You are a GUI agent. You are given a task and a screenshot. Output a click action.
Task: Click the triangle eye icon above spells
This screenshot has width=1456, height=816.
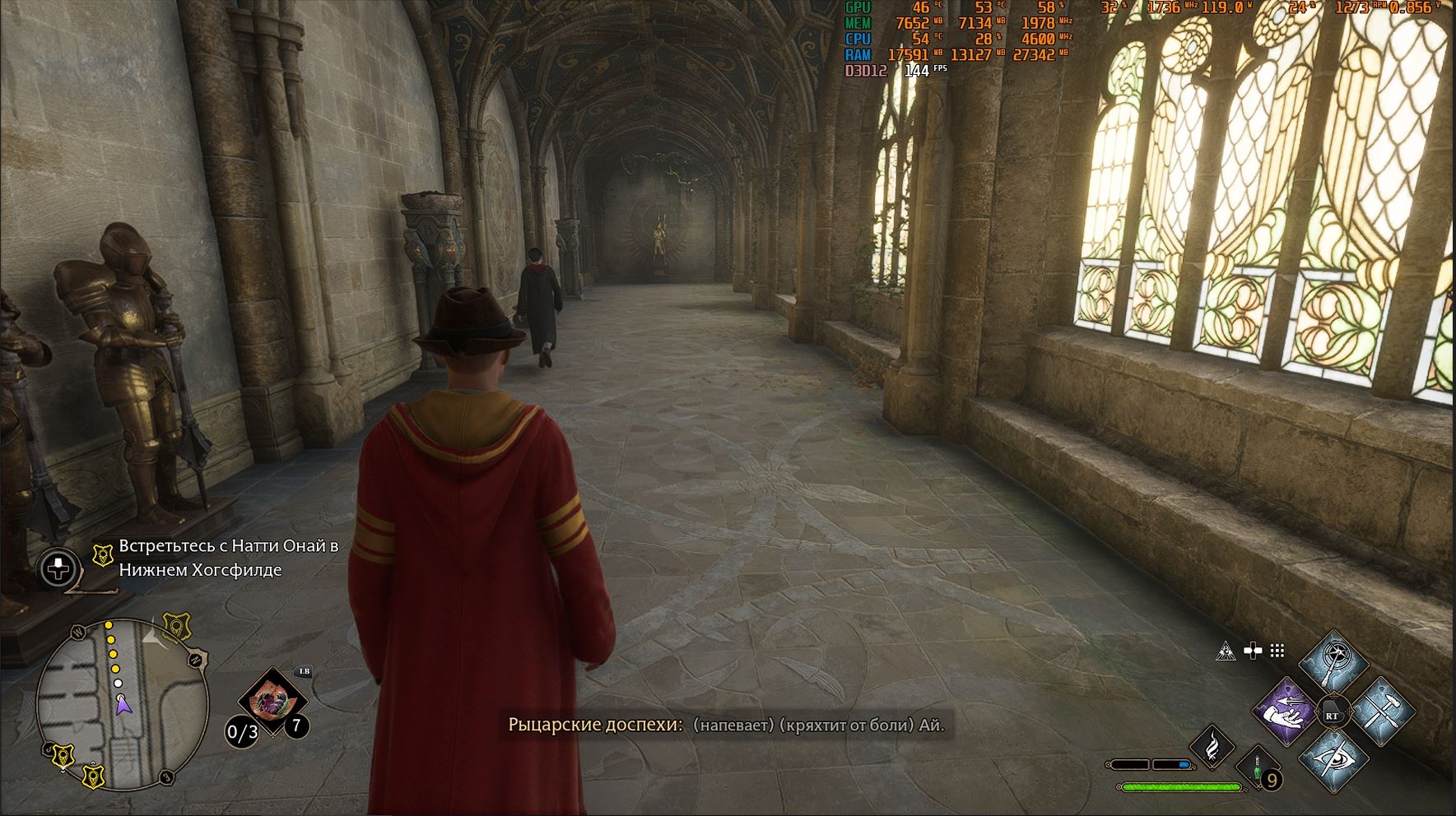[1225, 651]
